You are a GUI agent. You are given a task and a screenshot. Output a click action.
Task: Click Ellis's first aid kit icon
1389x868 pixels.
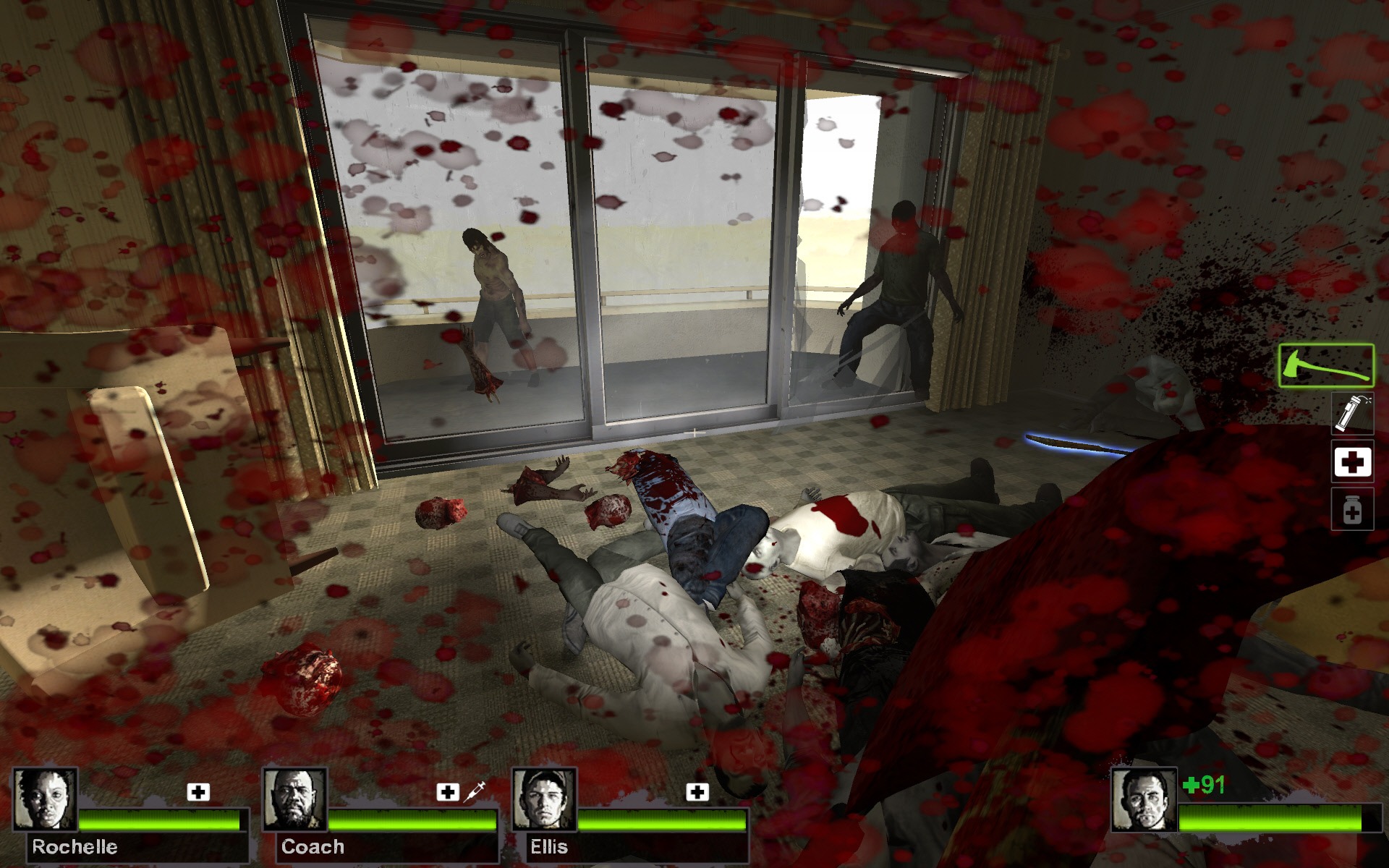(x=697, y=792)
